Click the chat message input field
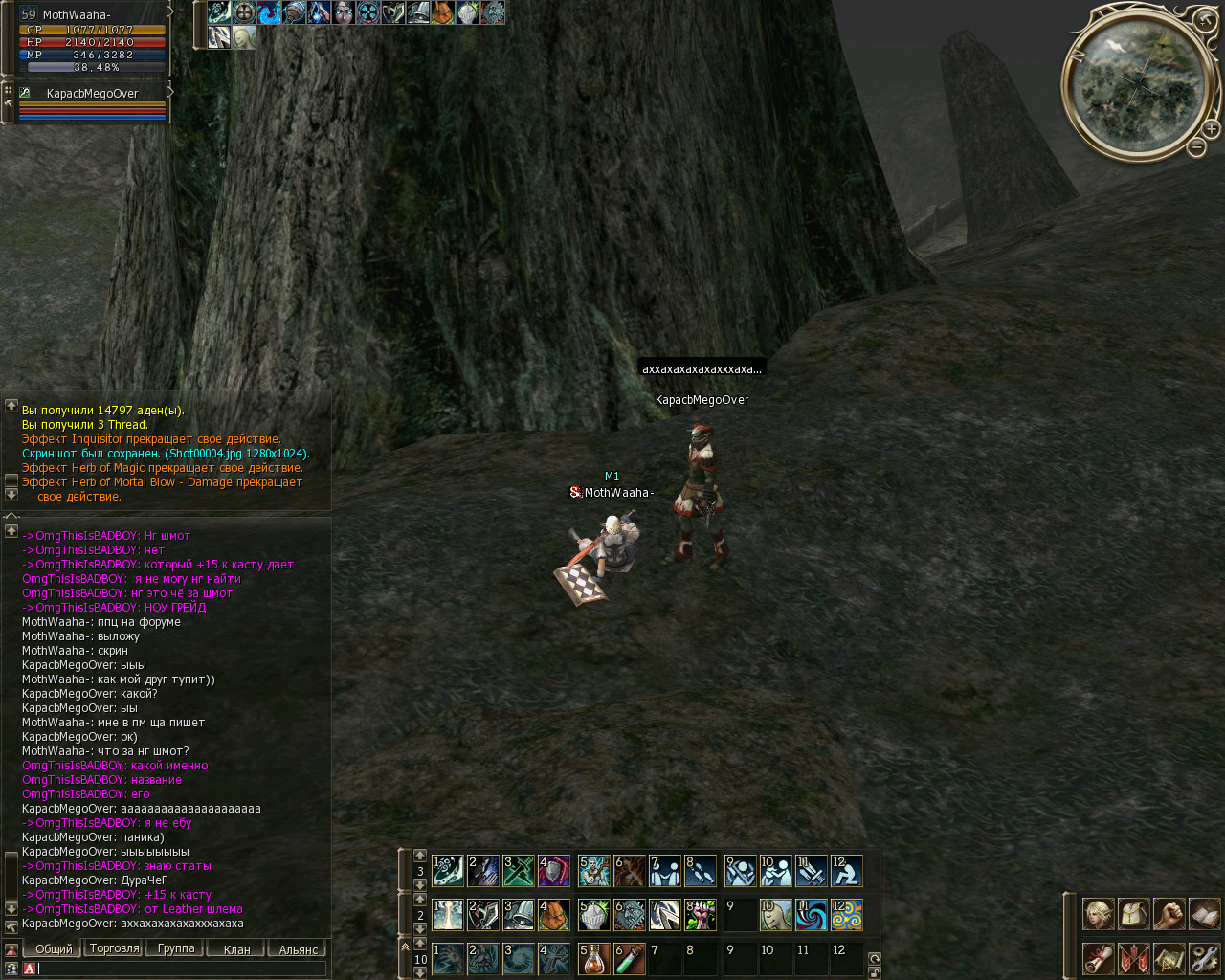Image resolution: width=1225 pixels, height=980 pixels. point(182,969)
